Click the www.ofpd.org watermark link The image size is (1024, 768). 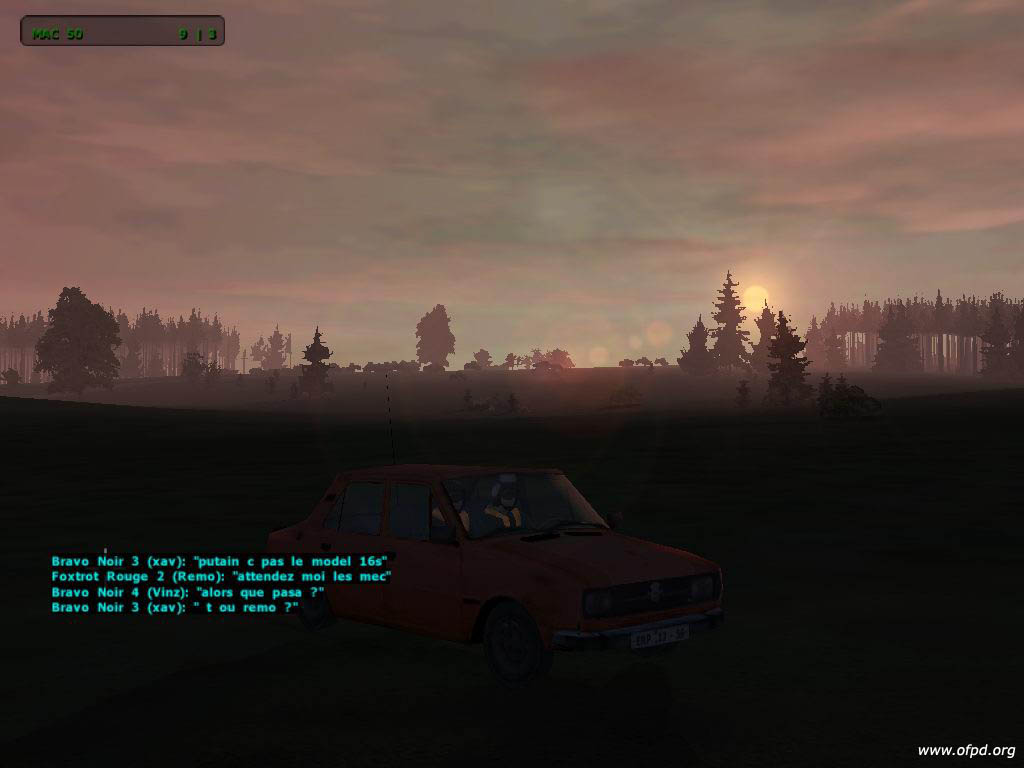click(966, 750)
